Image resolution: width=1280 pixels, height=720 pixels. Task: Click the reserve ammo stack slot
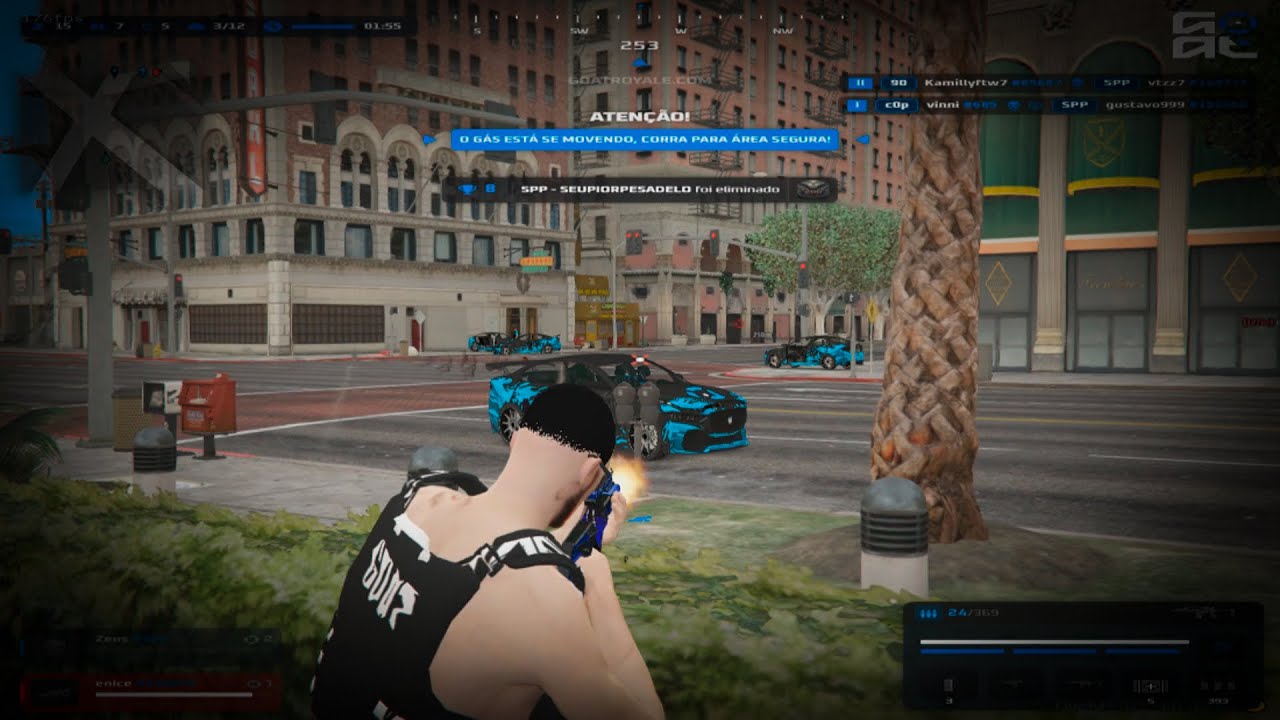[x=1218, y=686]
